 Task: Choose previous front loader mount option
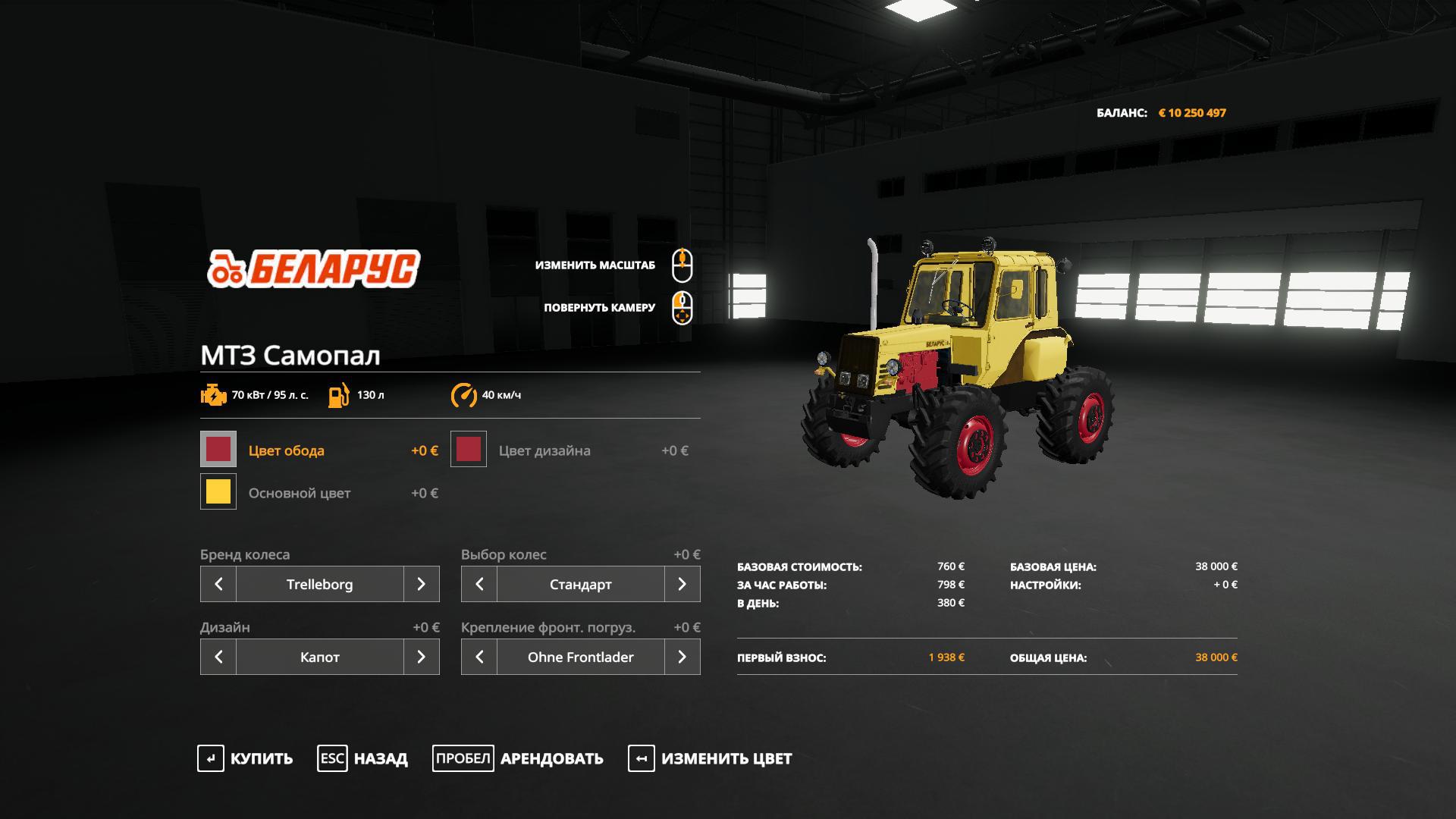point(479,657)
